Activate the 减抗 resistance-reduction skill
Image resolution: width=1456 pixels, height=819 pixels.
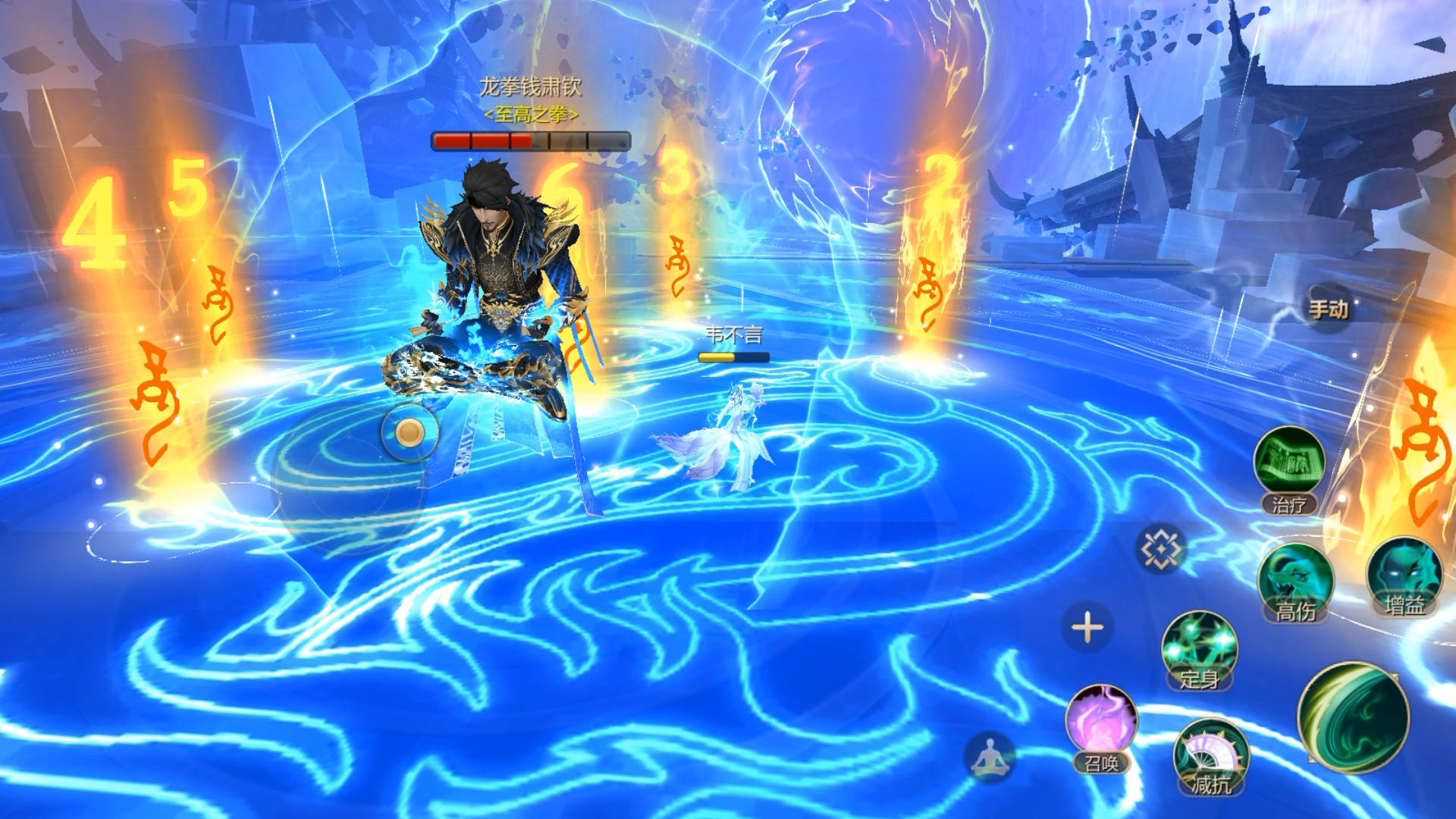click(1210, 755)
